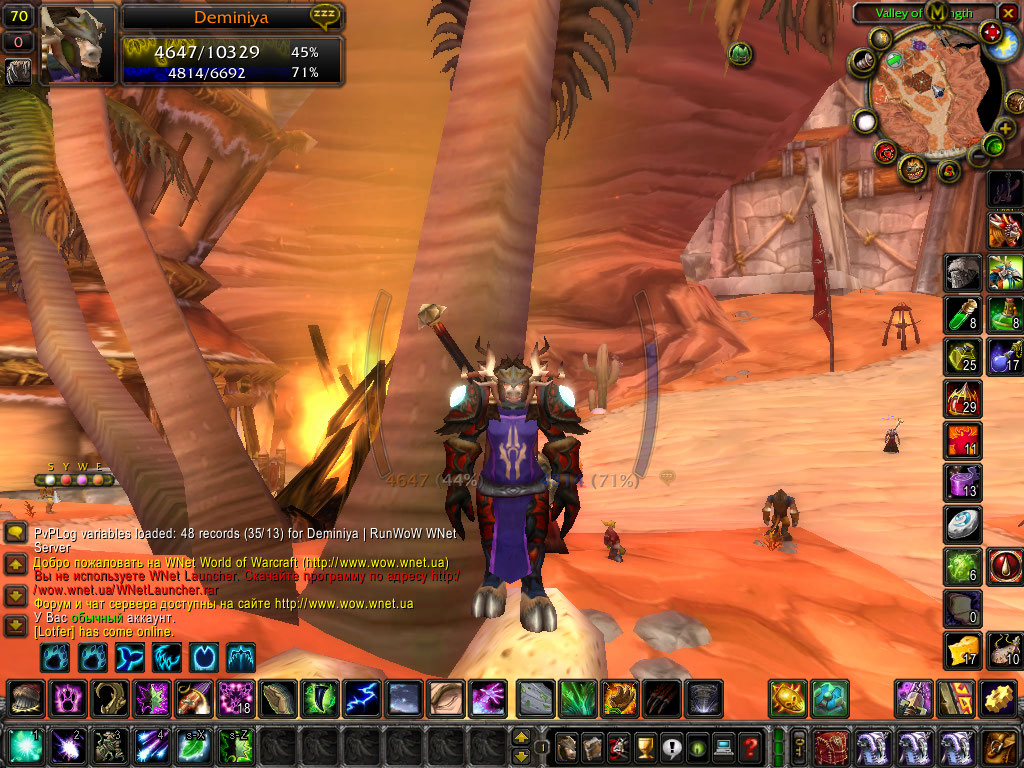Close the minimap with the X button
Viewport: 1024px width, 768px height.
[1008, 13]
